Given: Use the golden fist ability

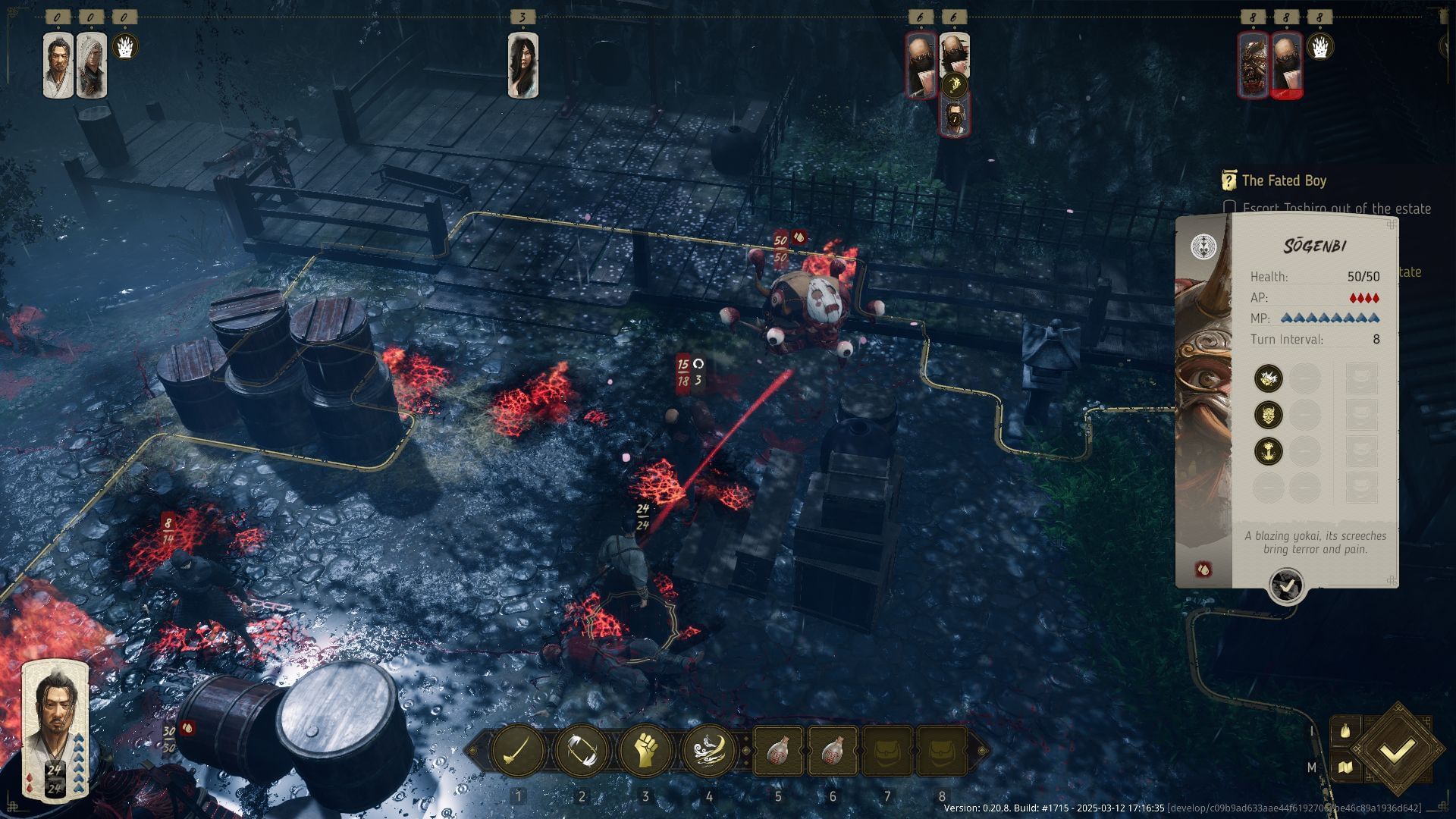Looking at the screenshot, I should (x=645, y=751).
